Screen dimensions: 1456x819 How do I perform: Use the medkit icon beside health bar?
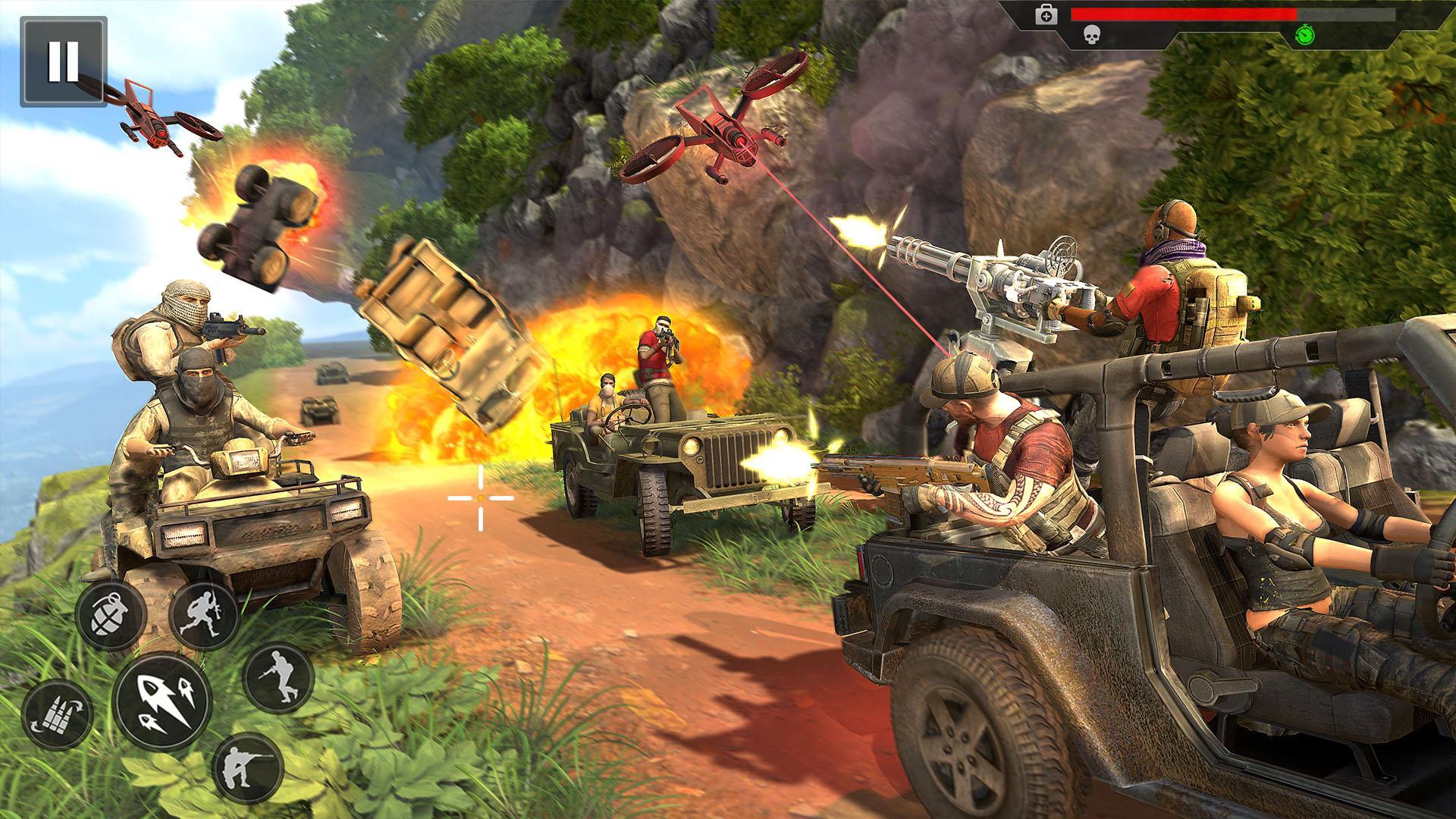(x=1046, y=15)
